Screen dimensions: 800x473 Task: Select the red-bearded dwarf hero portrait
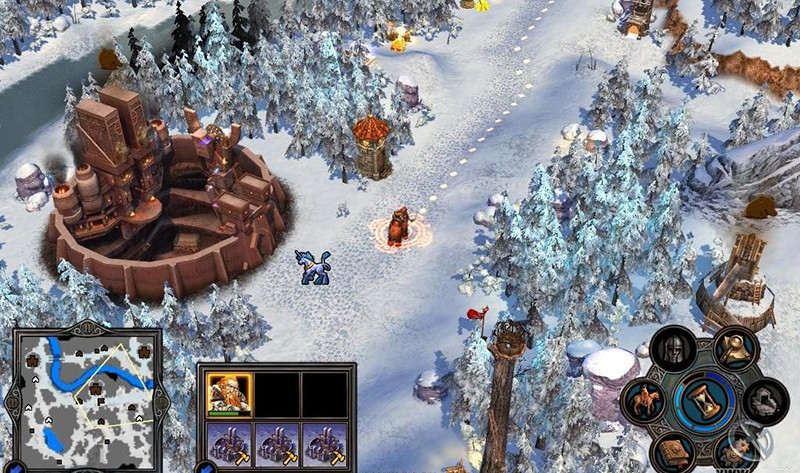227,393
